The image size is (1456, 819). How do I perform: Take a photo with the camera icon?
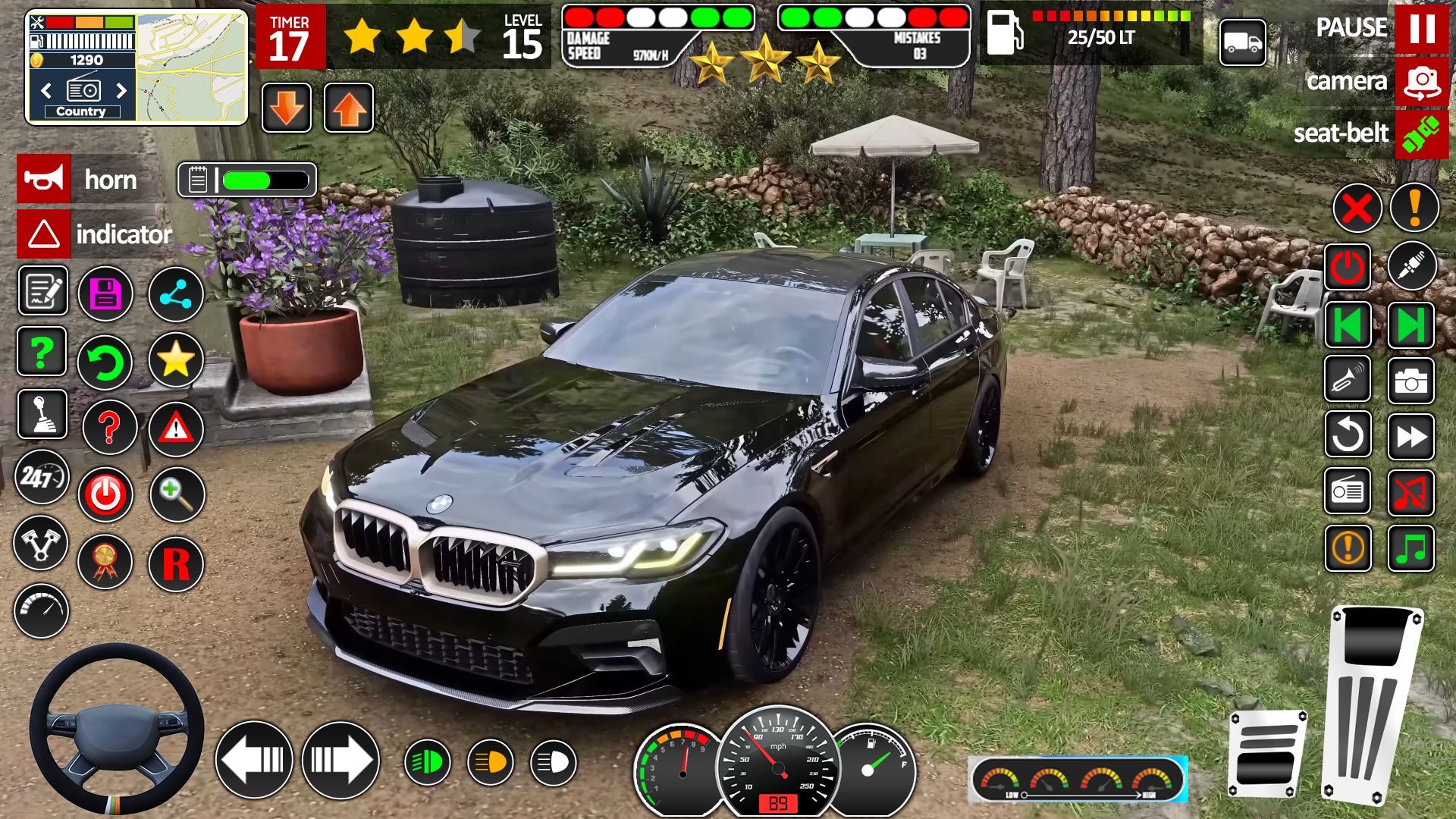coord(1410,381)
